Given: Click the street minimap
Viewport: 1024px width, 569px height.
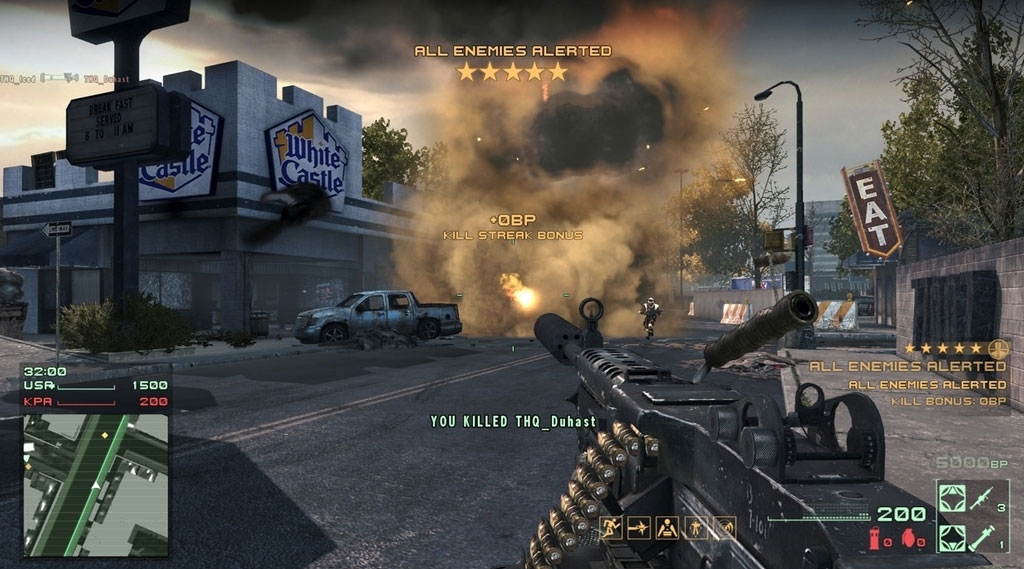Looking at the screenshot, I should (96, 484).
